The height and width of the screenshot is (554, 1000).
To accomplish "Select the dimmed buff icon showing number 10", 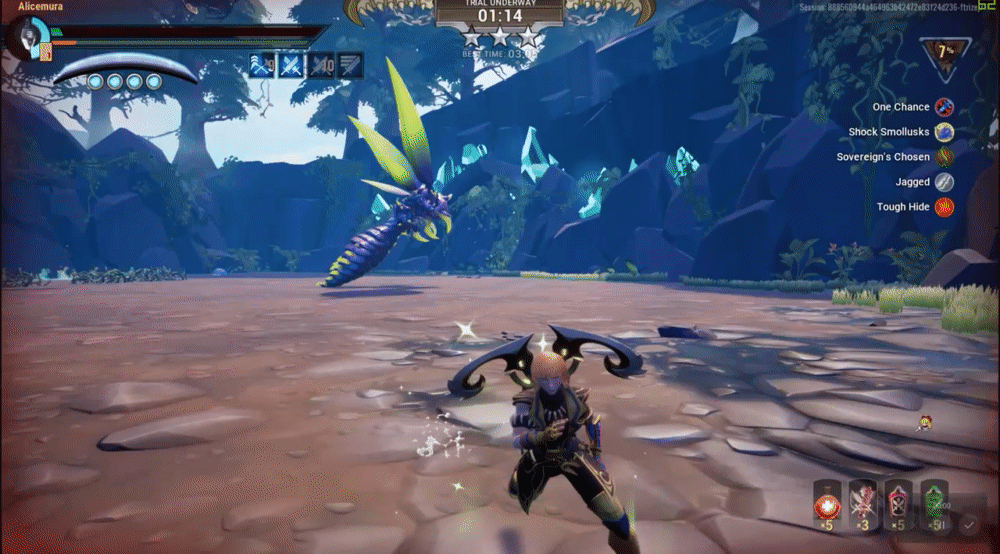I will (321, 66).
